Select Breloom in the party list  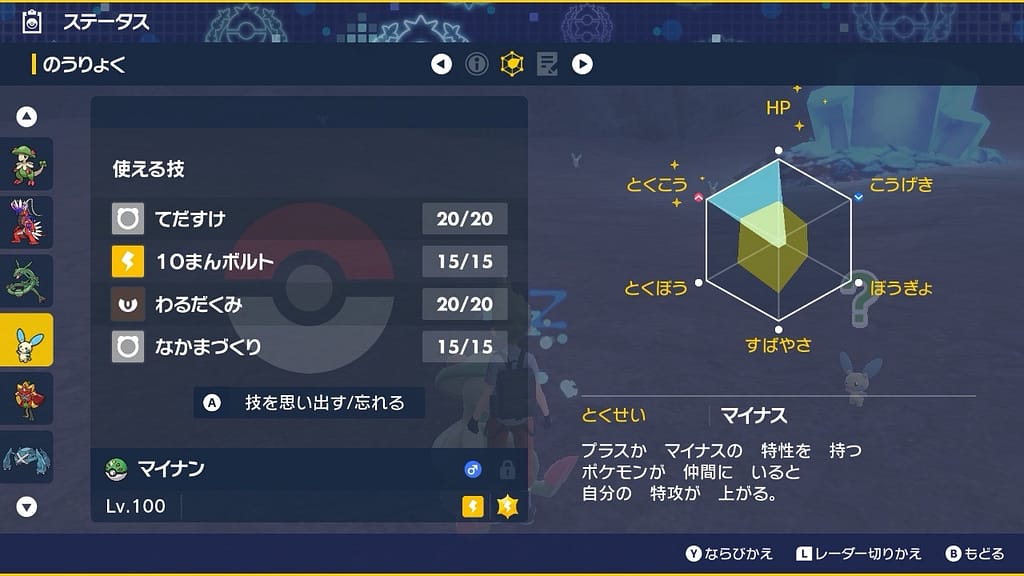click(x=26, y=164)
